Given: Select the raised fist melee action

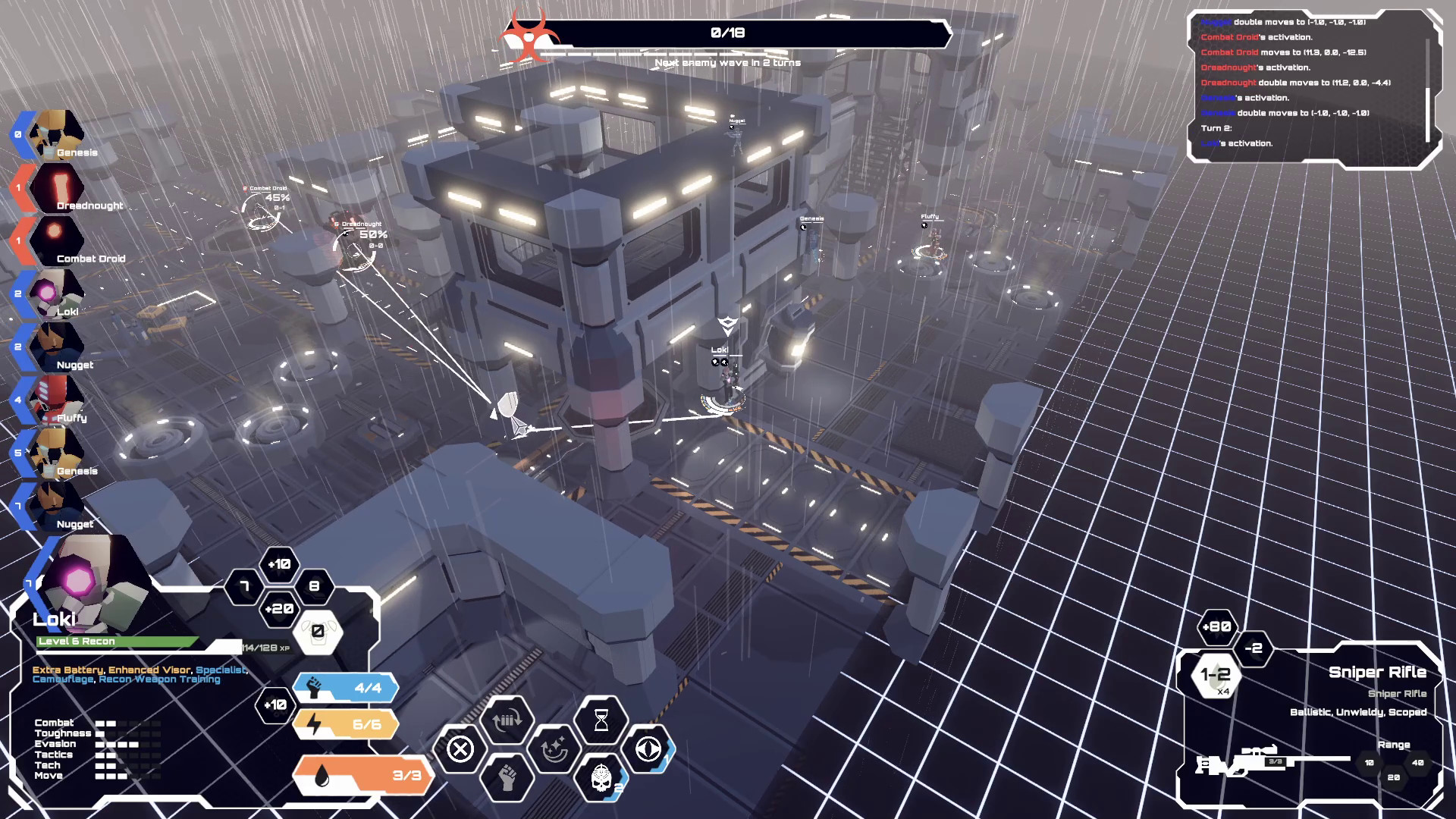Looking at the screenshot, I should click(507, 777).
